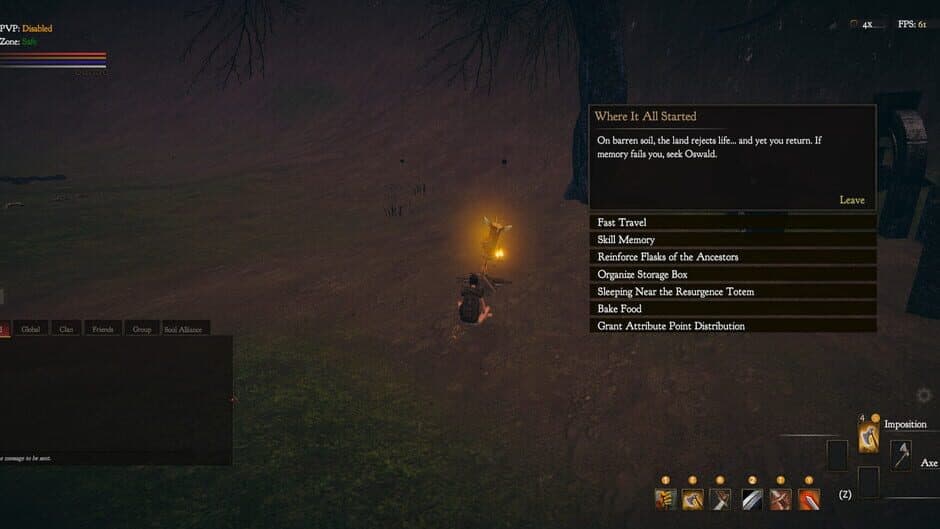This screenshot has width=940, height=529.
Task: Activate the silver blade slash skill
Action: (752, 498)
